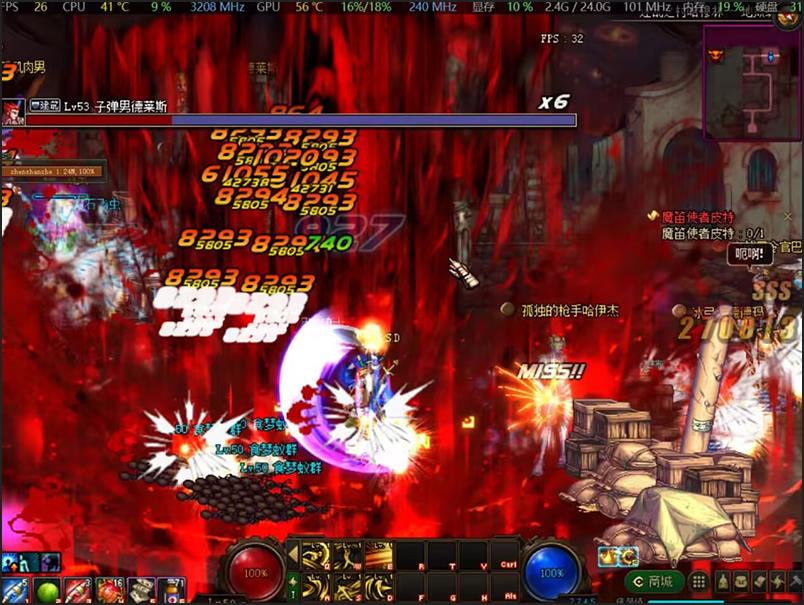Open the grid menu button beside 商城
Screen dimensions: 804x605
(699, 581)
